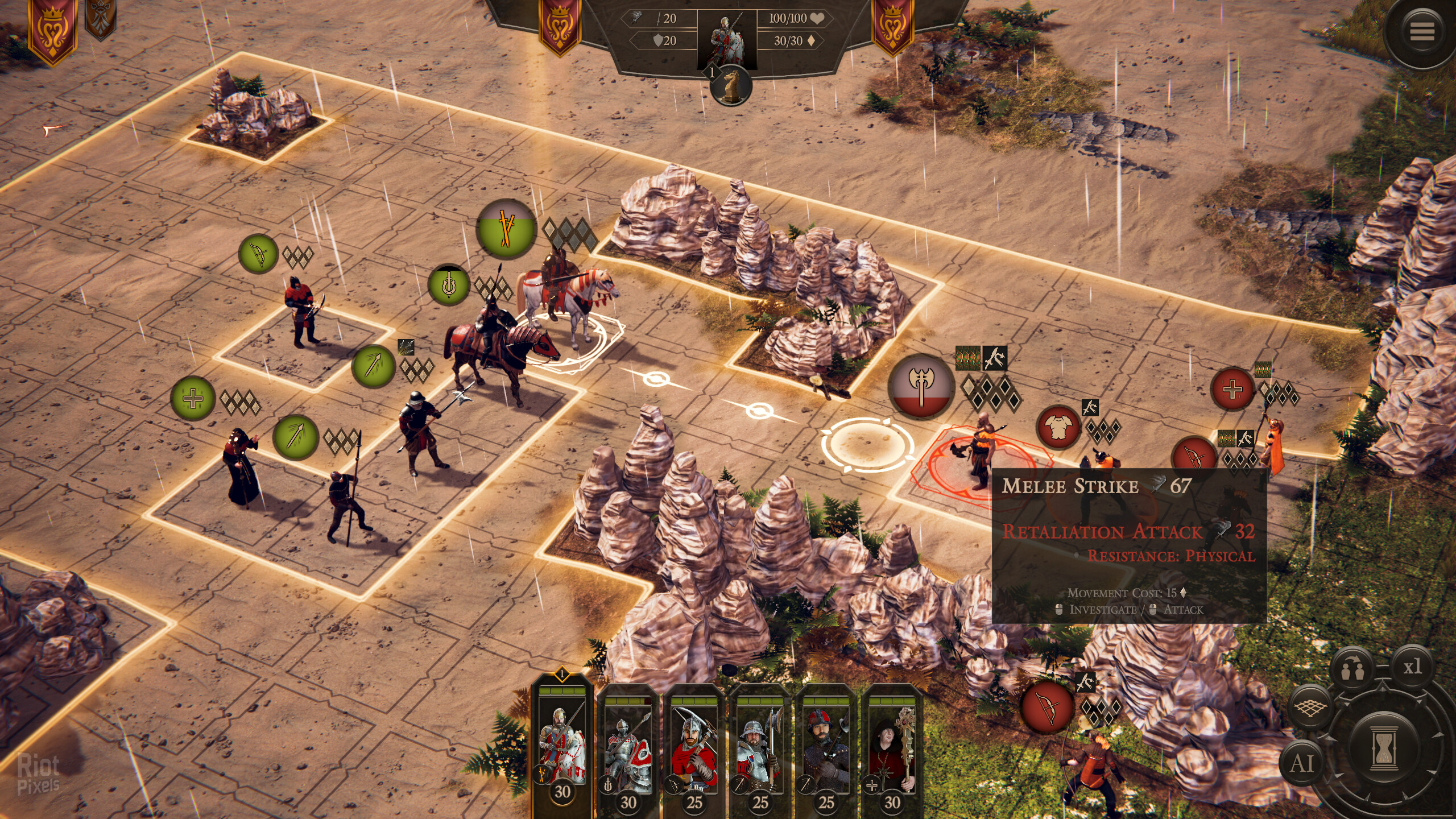1456x819 pixels.
Task: Click the selected unit portrait in top panel
Action: click(727, 40)
